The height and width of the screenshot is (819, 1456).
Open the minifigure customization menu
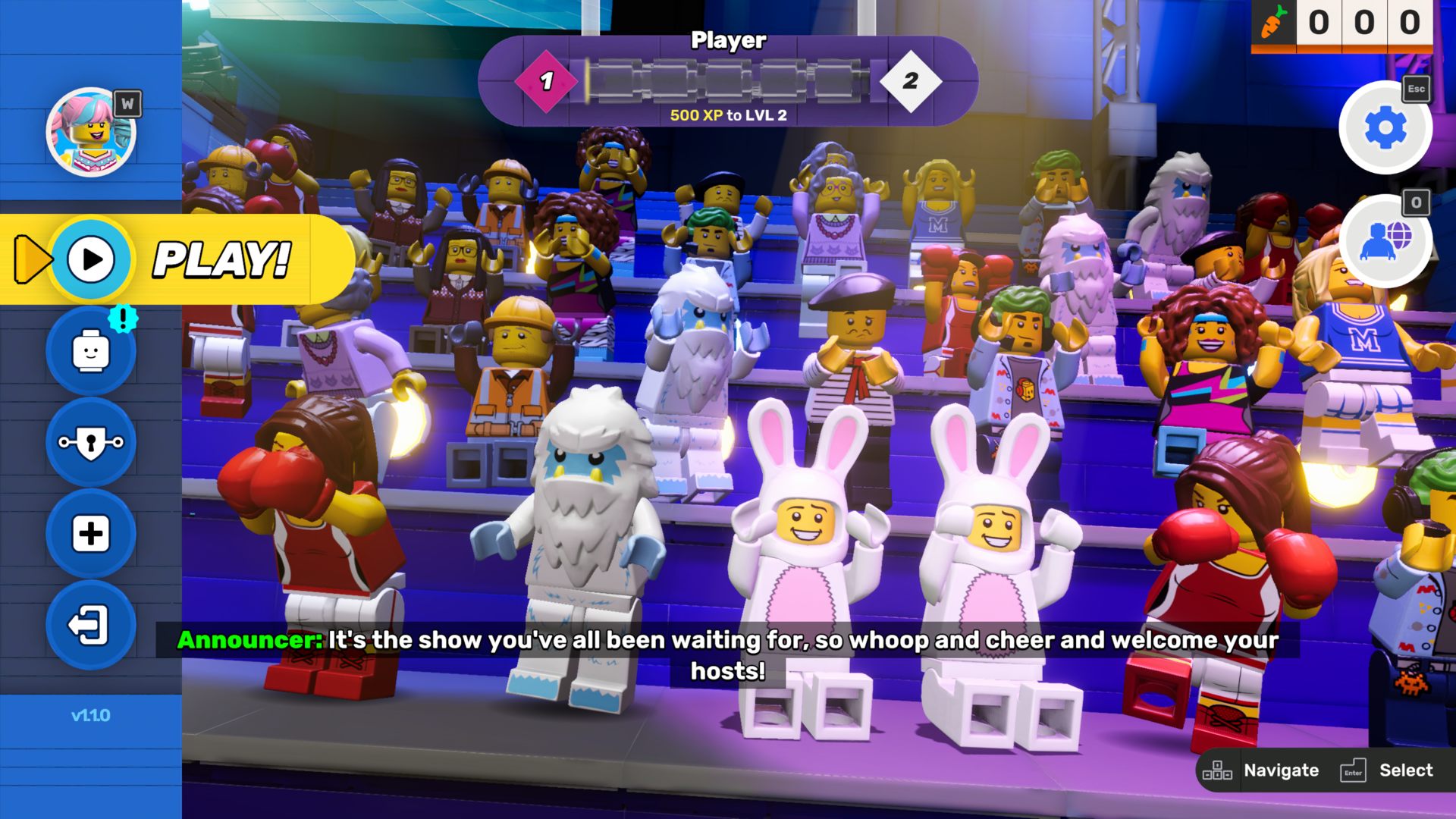[91, 351]
